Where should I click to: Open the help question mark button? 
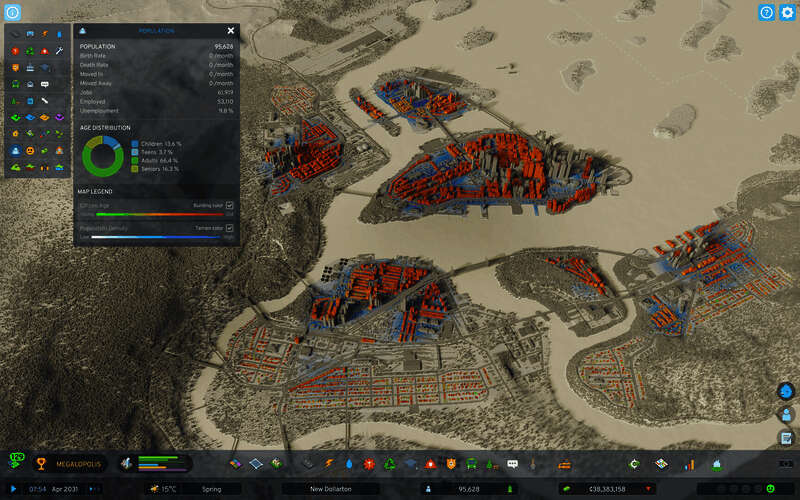766,12
